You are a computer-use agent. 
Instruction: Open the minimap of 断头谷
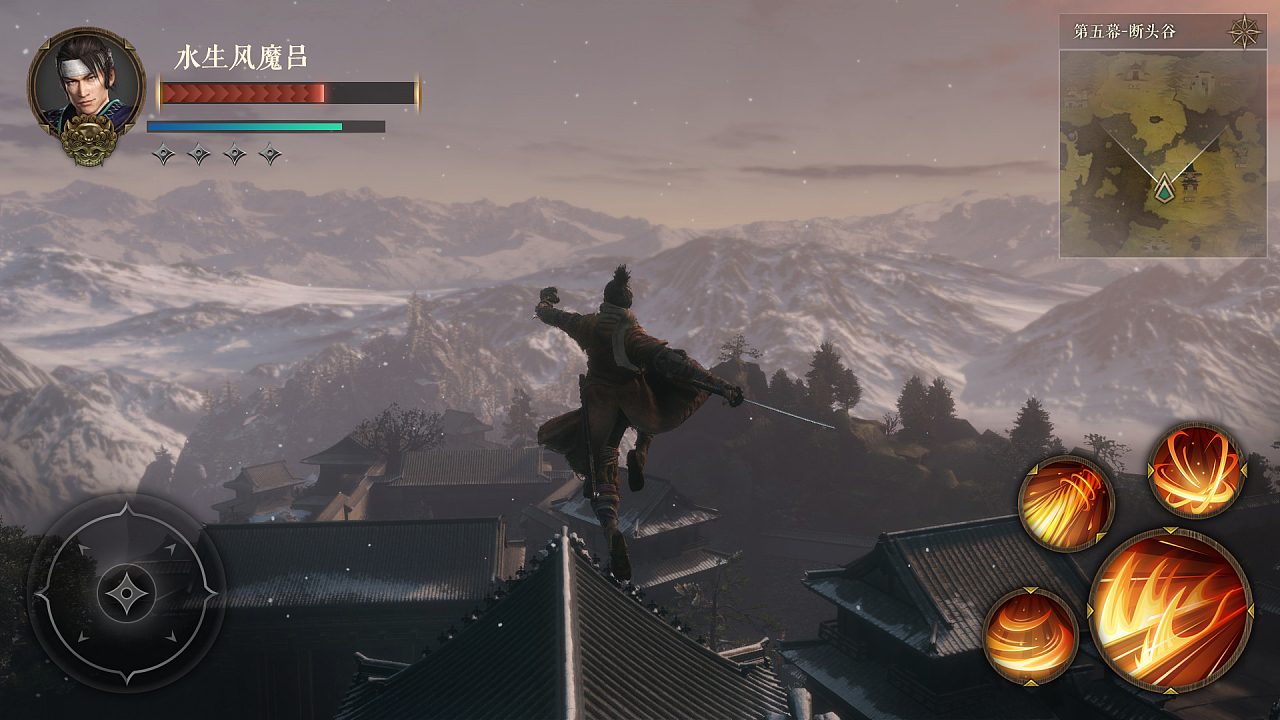1162,153
